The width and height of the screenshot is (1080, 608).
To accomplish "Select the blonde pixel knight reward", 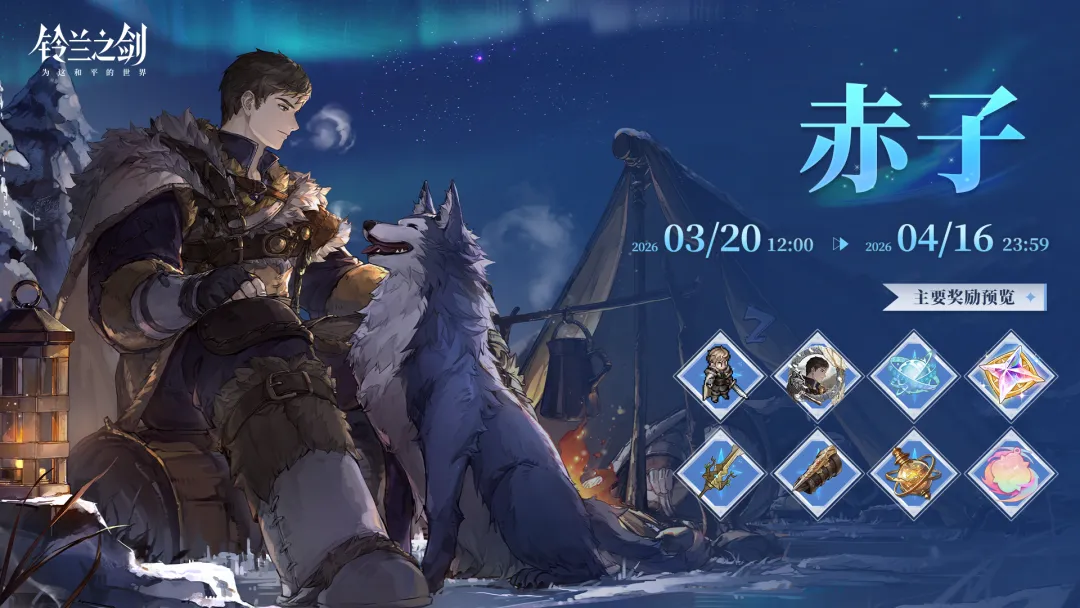I will [x=720, y=376].
